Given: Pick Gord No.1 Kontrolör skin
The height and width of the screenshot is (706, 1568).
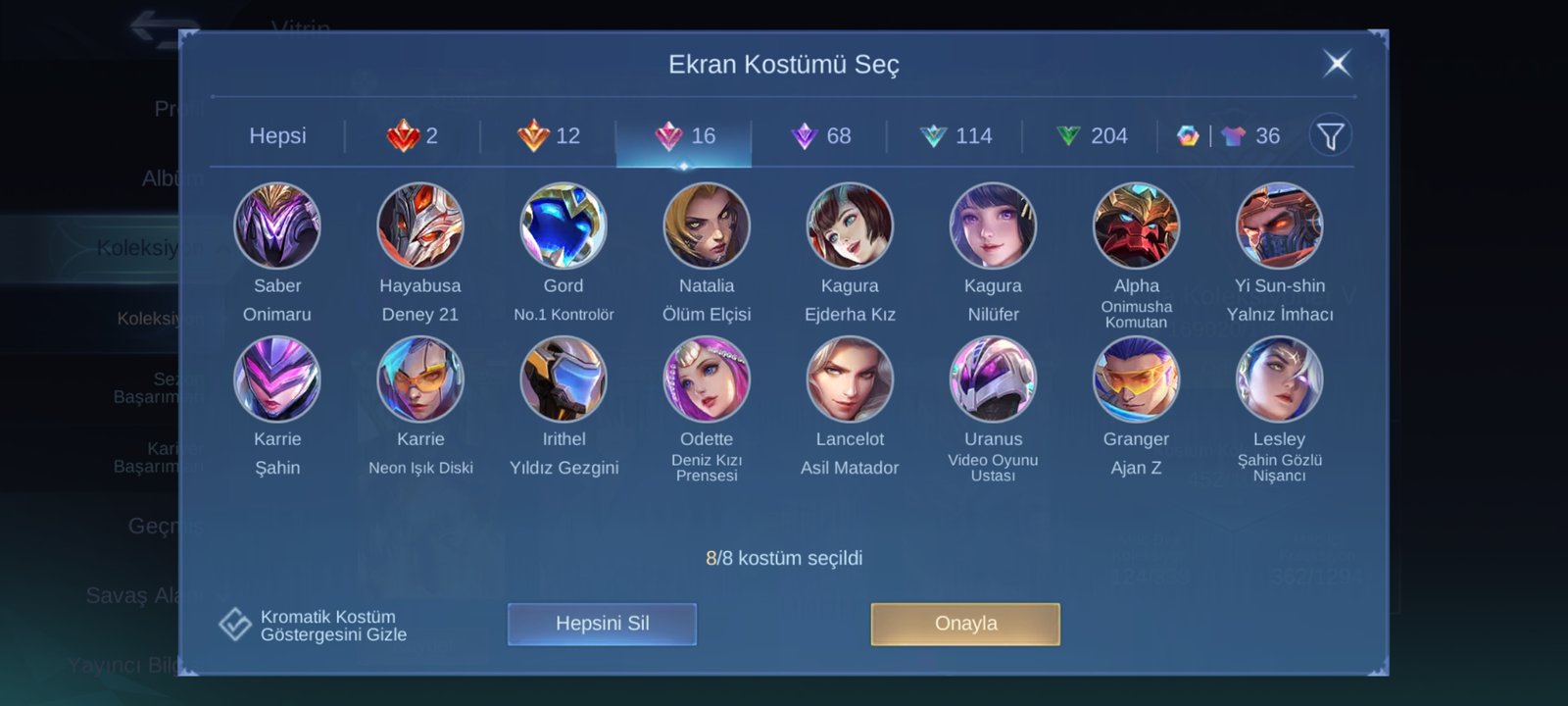Looking at the screenshot, I should (x=563, y=227).
